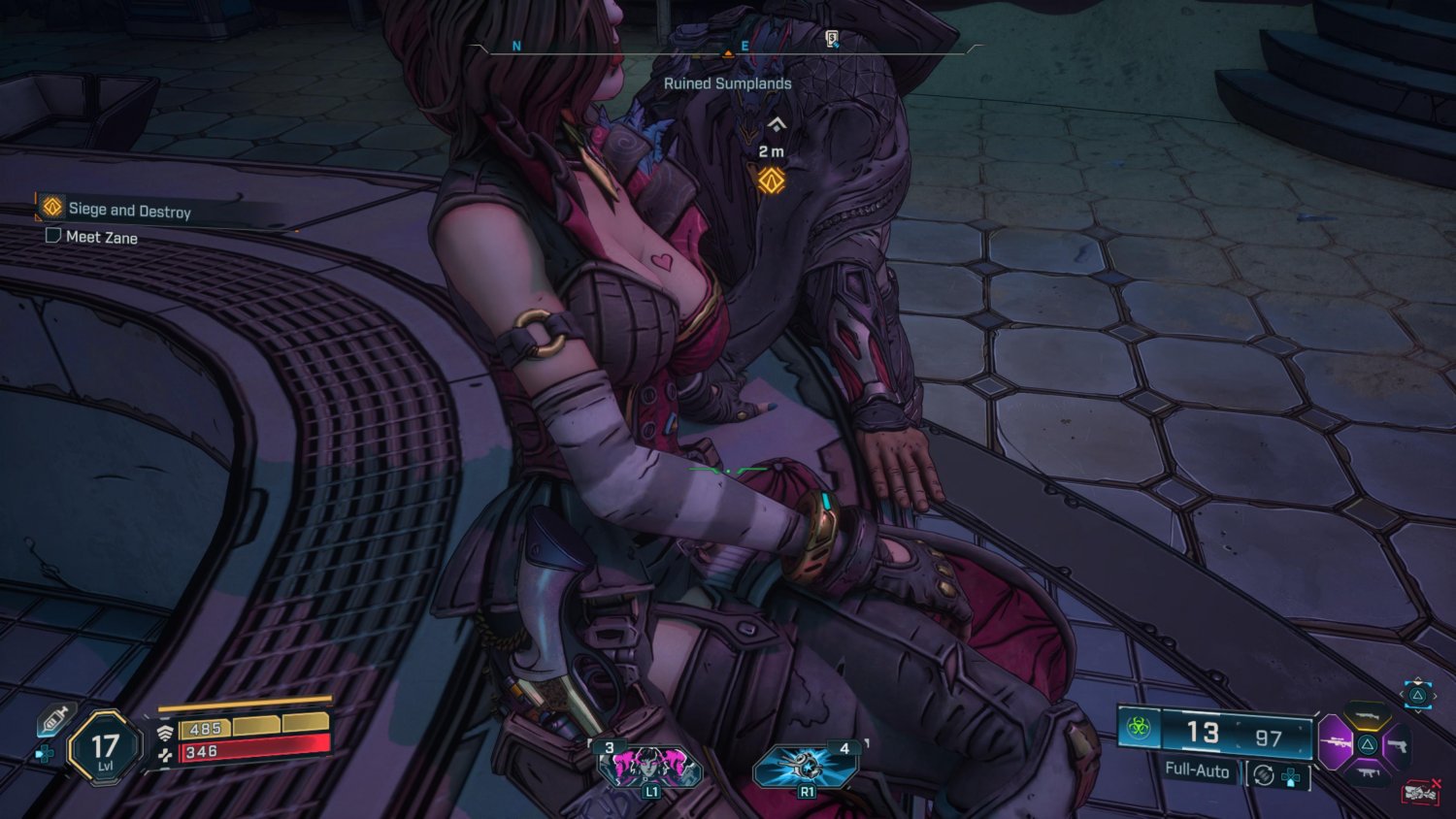Image resolution: width=1456 pixels, height=819 pixels.
Task: Check the Meet Zane objective box
Action: pos(52,237)
